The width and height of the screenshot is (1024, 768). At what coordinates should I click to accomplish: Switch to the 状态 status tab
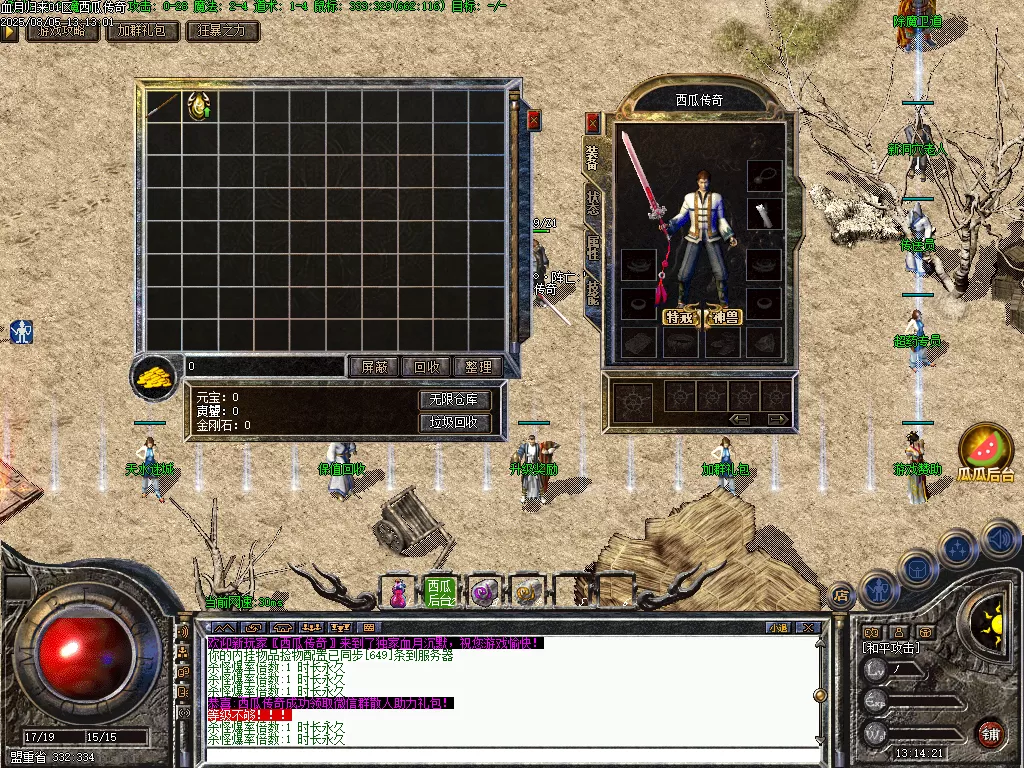click(x=592, y=198)
